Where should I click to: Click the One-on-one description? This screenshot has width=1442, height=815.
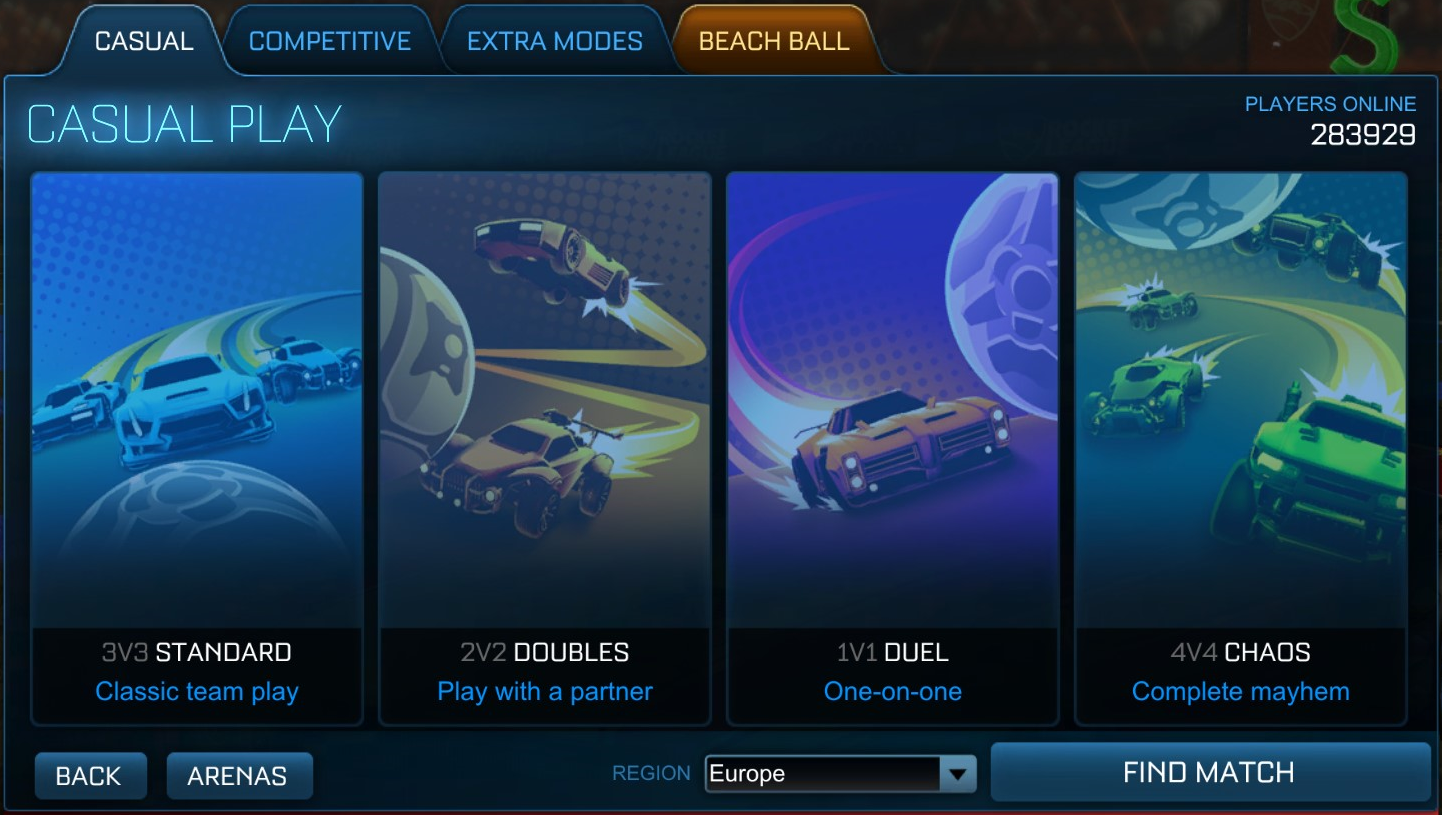click(893, 690)
